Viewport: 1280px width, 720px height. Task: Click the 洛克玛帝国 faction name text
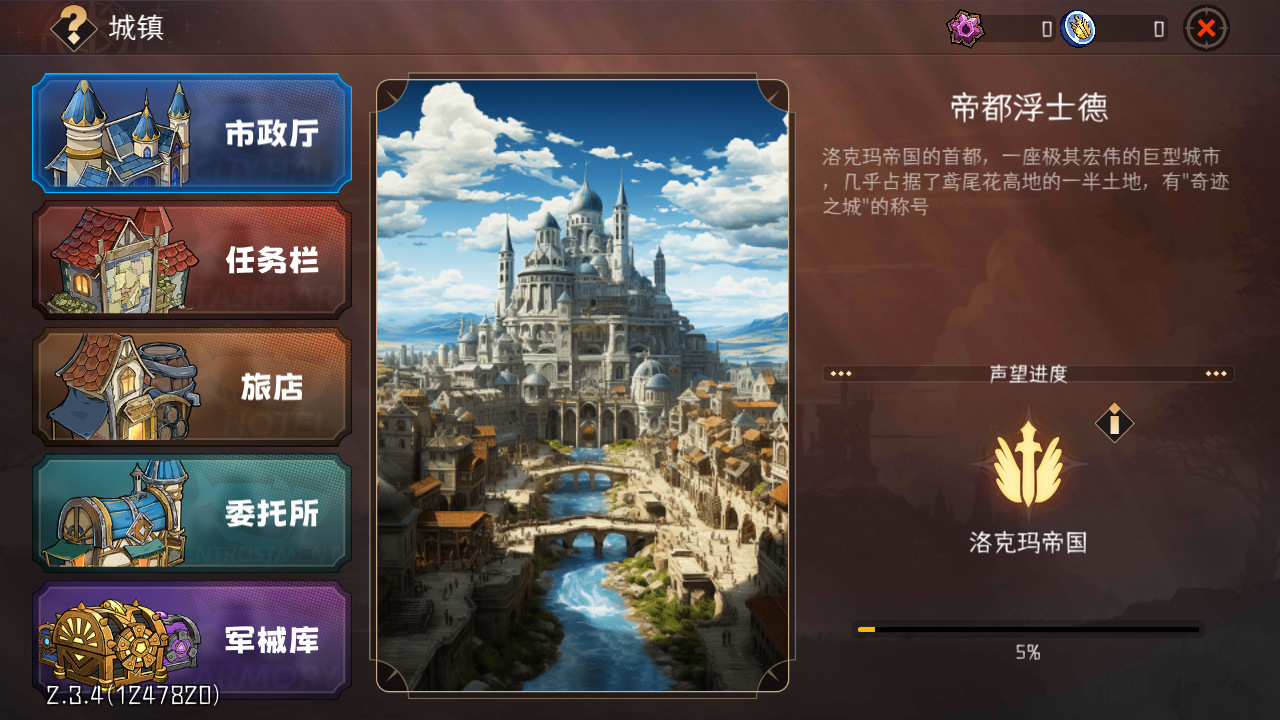(1028, 543)
